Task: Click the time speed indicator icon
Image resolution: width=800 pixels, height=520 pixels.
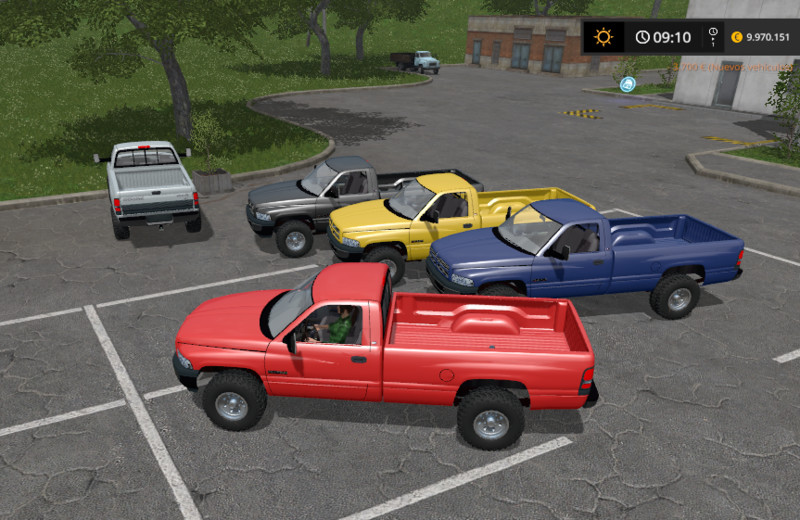Action: pyautogui.click(x=713, y=37)
